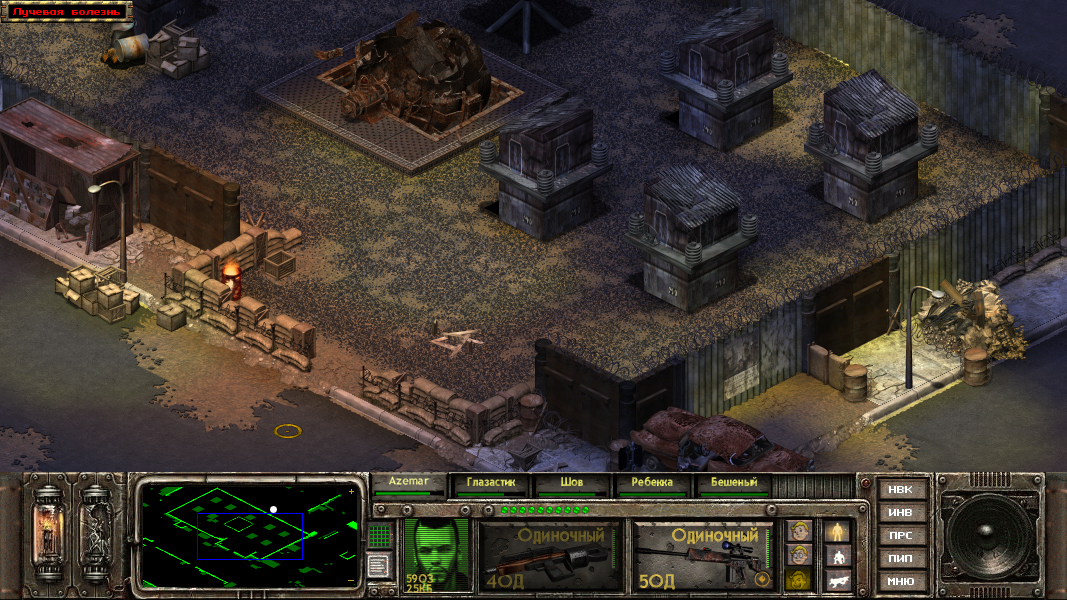Switch to prone stance
The width and height of the screenshot is (1067, 600).
click(837, 580)
